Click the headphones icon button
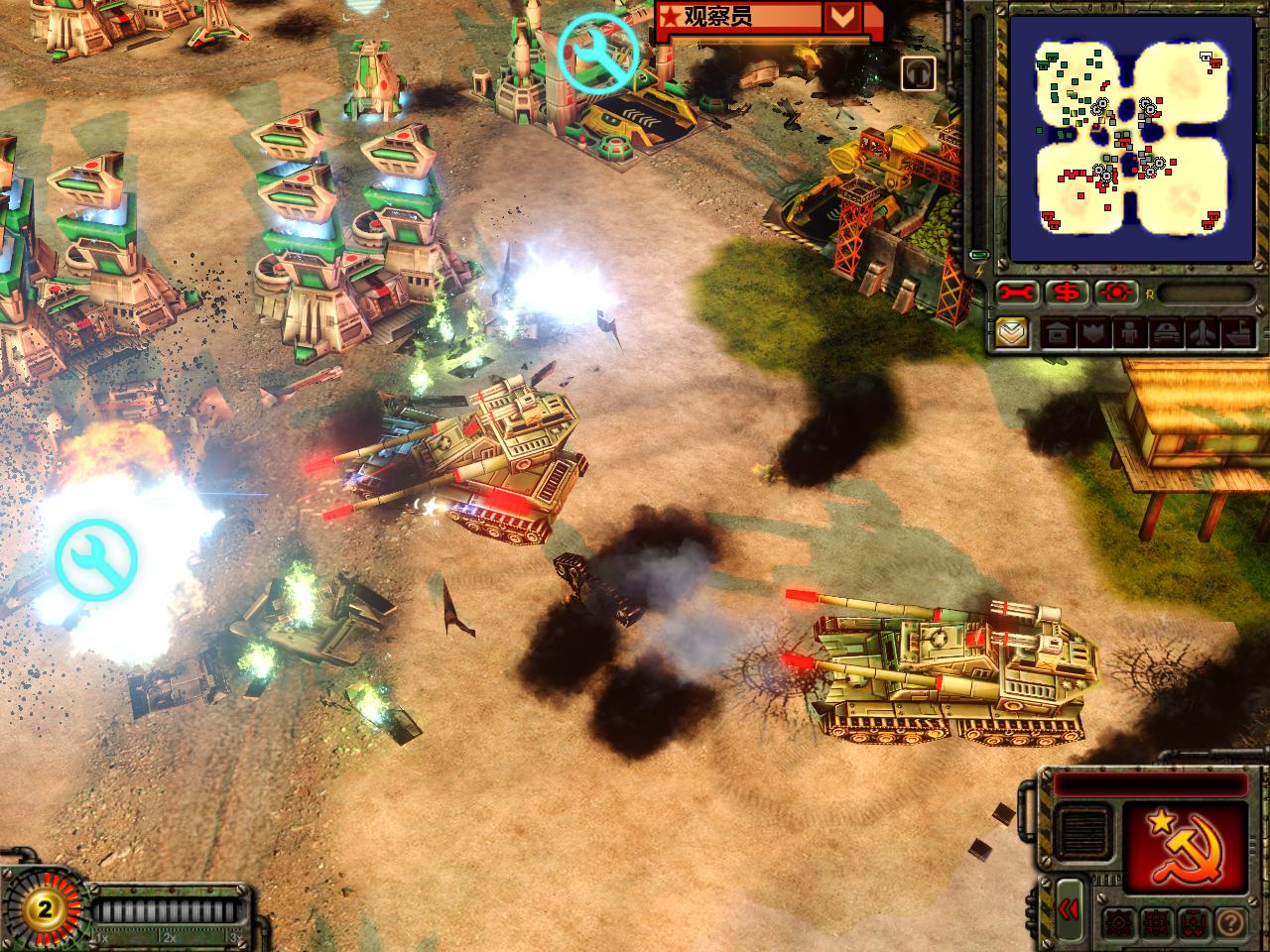Viewport: 1270px width, 952px height. coord(920,72)
